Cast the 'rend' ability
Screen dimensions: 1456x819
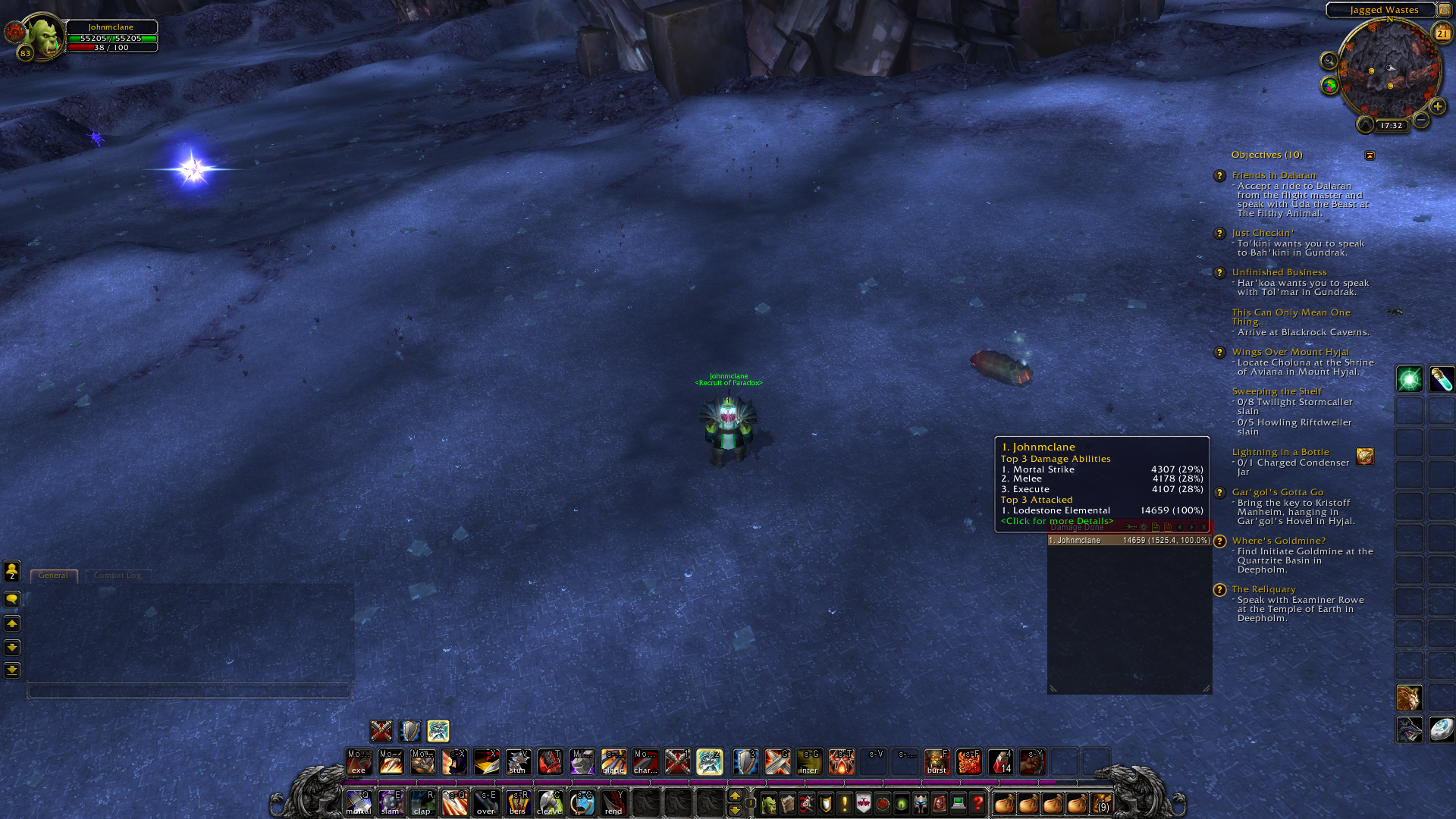[613, 802]
